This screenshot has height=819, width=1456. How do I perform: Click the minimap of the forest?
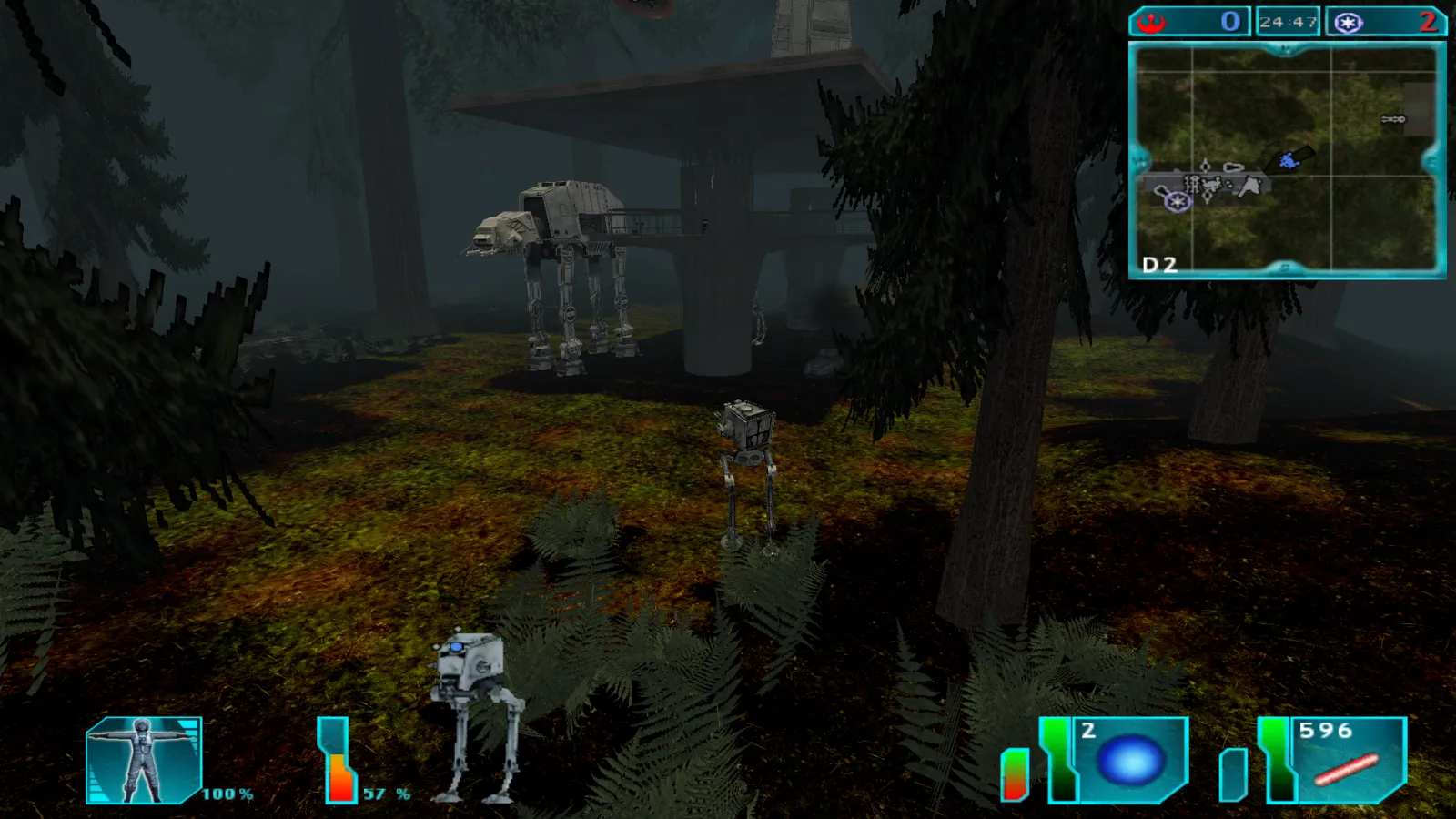point(1286,159)
